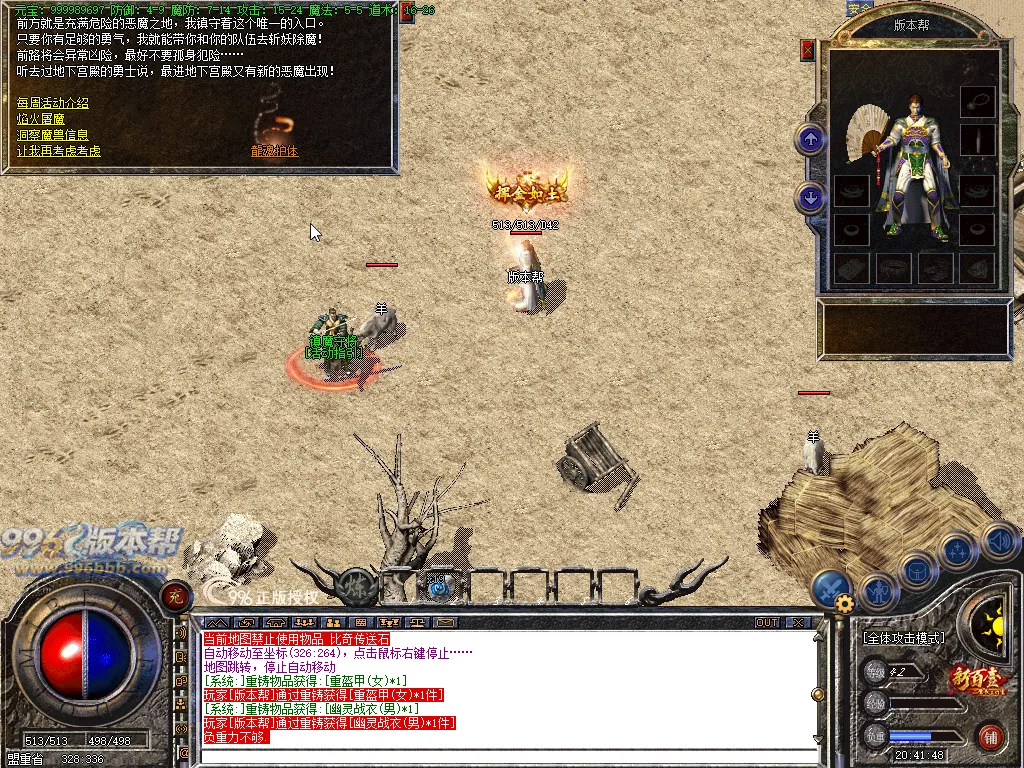Click the red 元 recharge button
The image size is (1024, 768).
pos(177,597)
